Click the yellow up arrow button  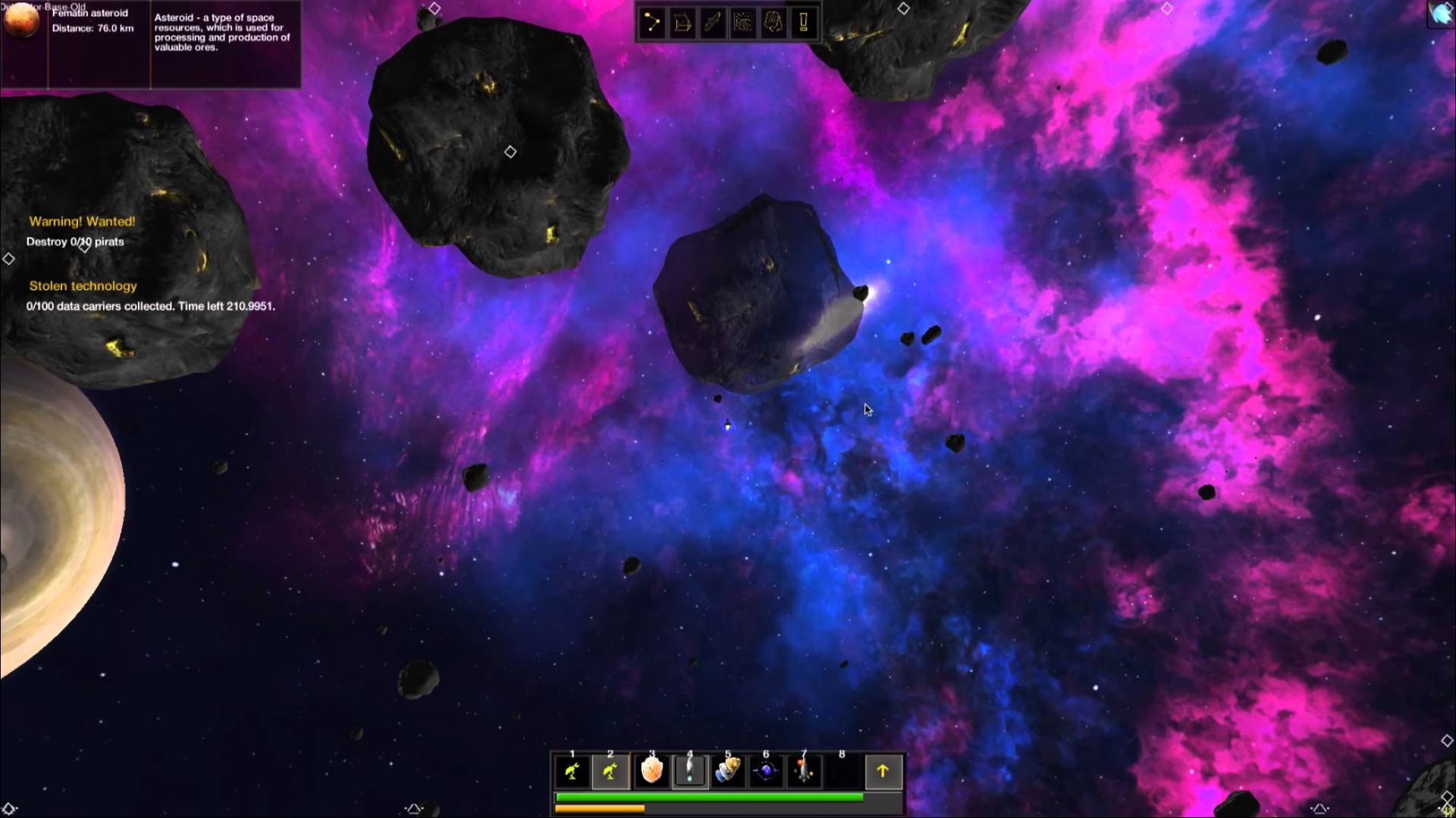(883, 772)
